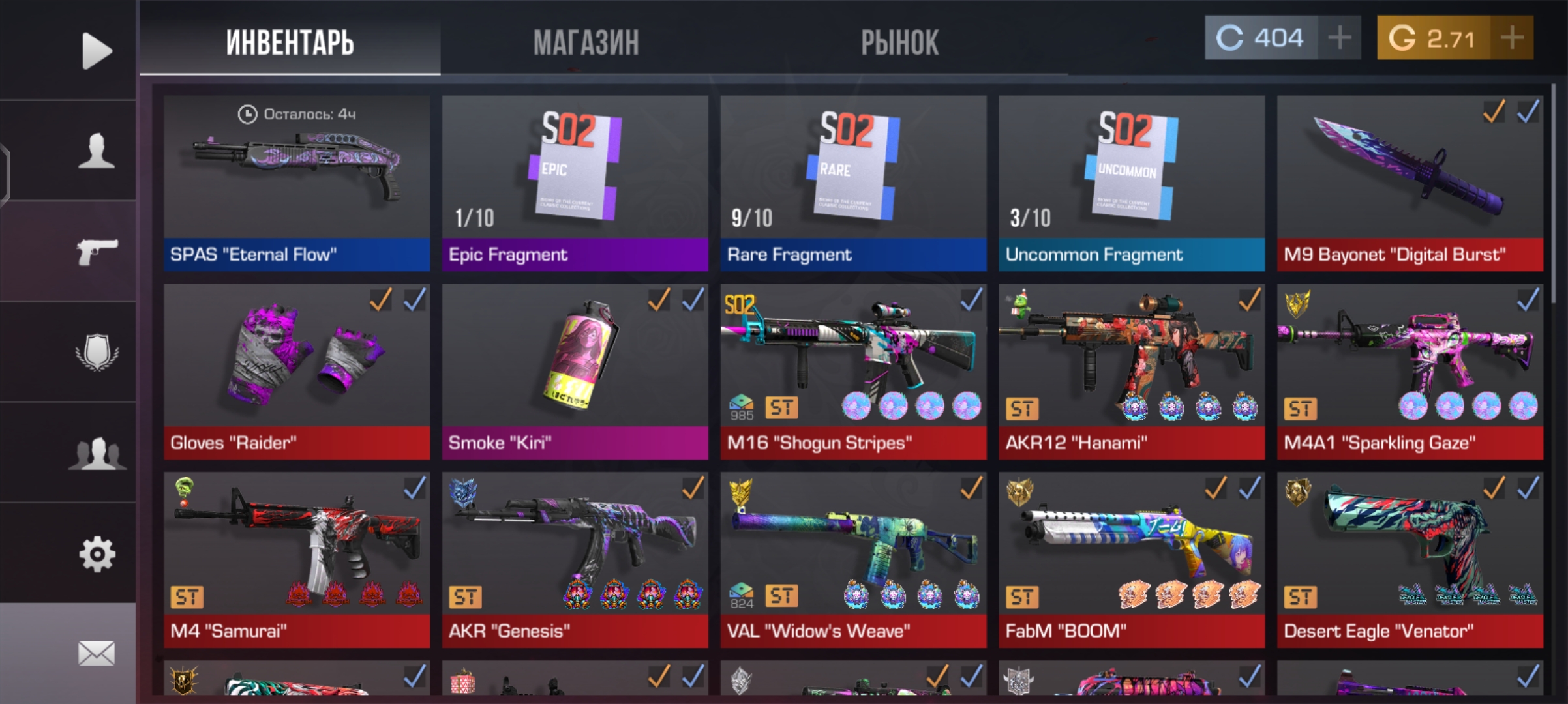Screen dimensions: 1568x704
Task: Select the Инвентарь tab
Action: pyautogui.click(x=290, y=43)
